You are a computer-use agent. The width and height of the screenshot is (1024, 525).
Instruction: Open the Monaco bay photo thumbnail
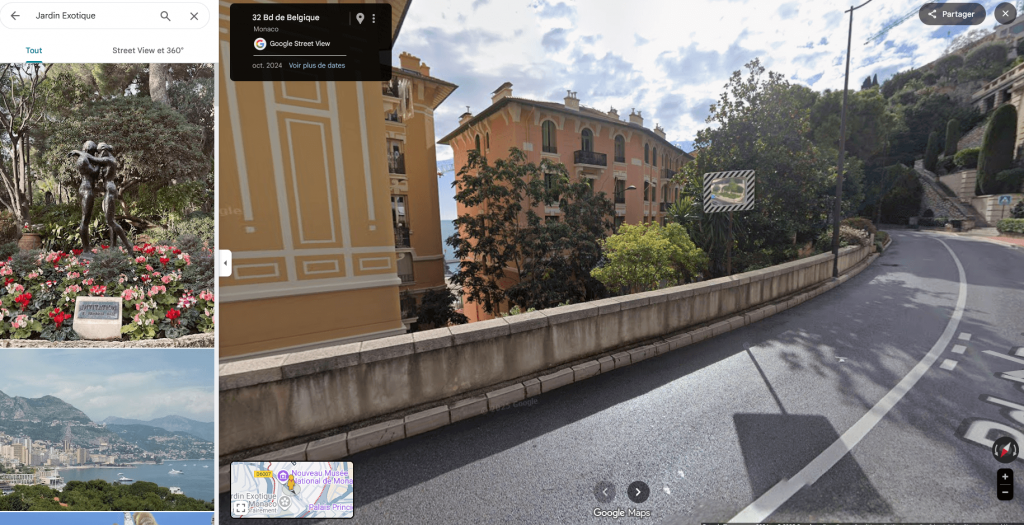107,430
